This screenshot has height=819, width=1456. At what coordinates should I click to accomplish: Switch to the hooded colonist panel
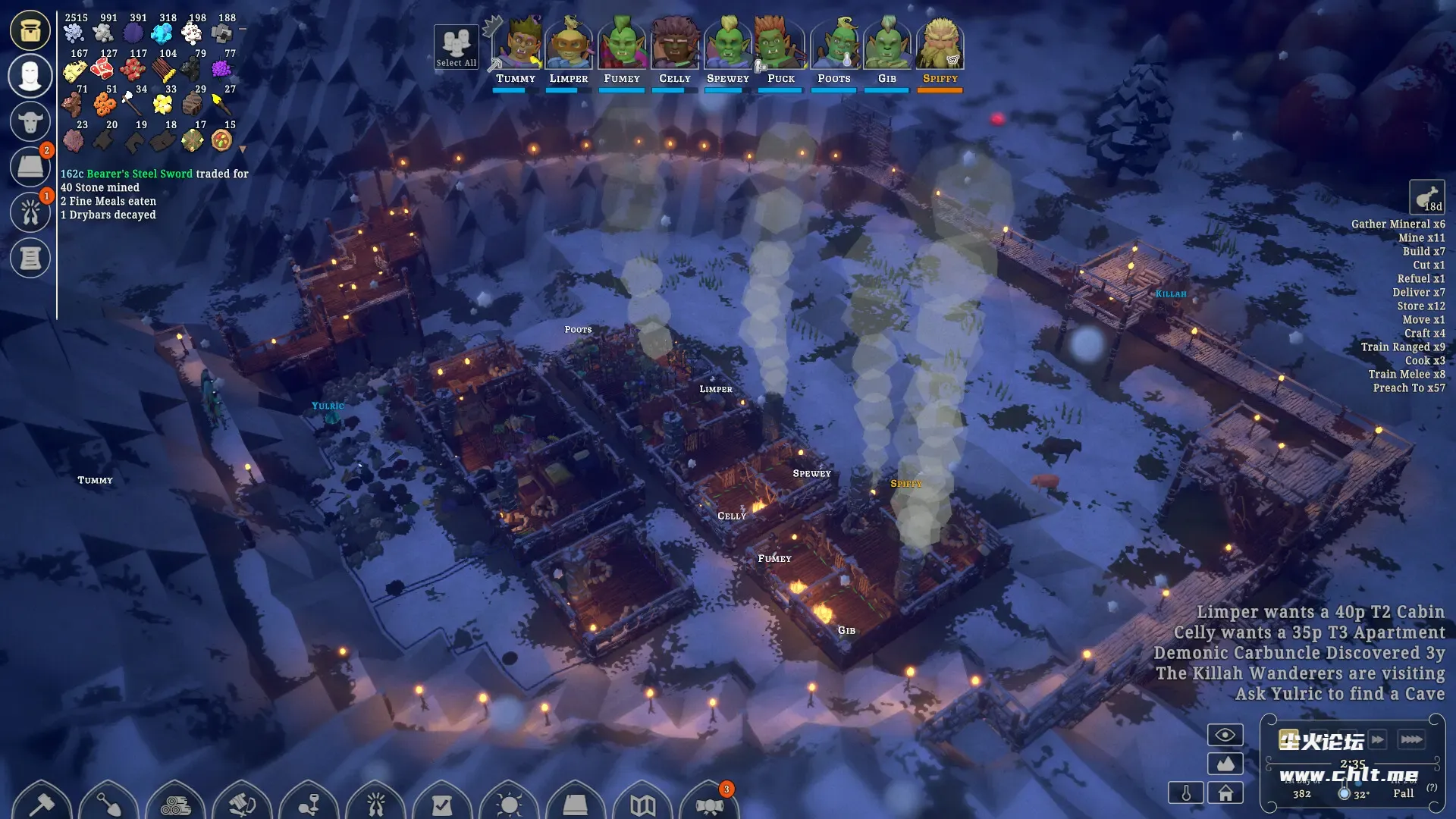(x=30, y=76)
